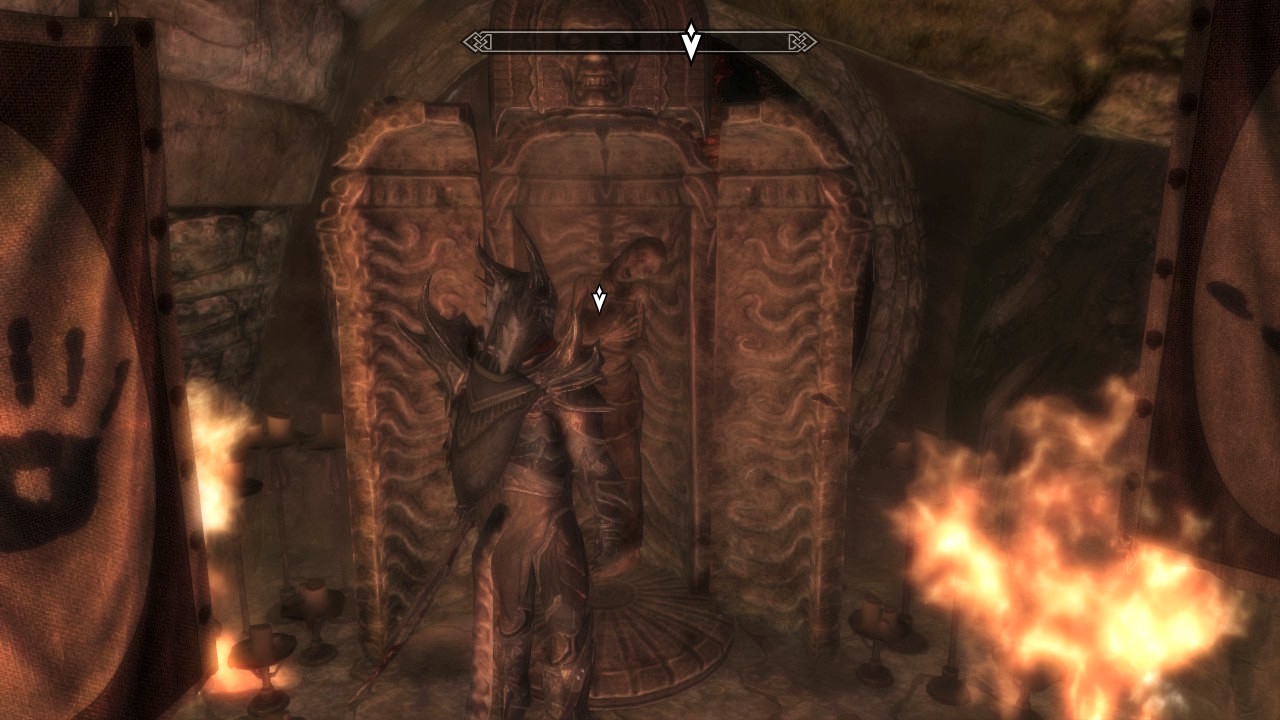Select the compass bar at the top

click(x=560, y=42)
